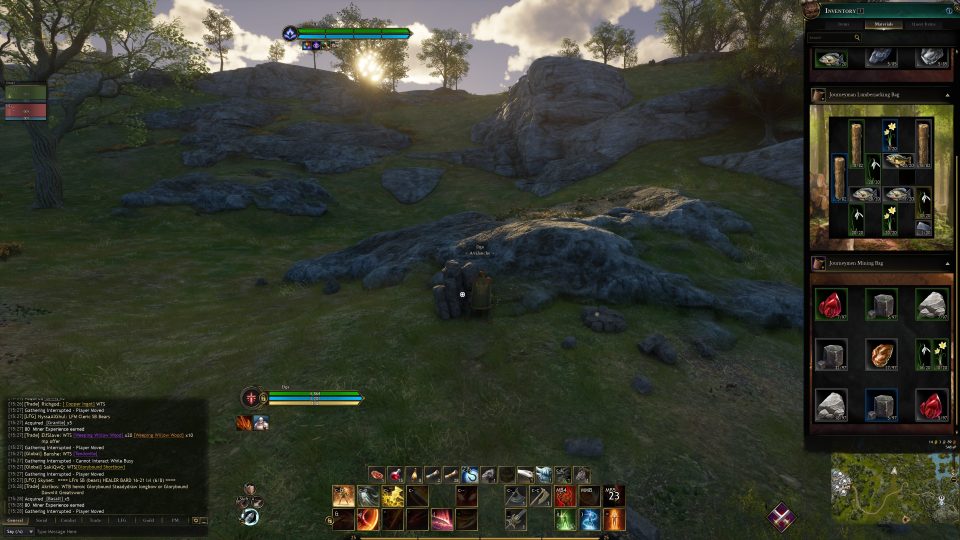
Task: Select the Combat chat tab
Action: pyautogui.click(x=68, y=520)
